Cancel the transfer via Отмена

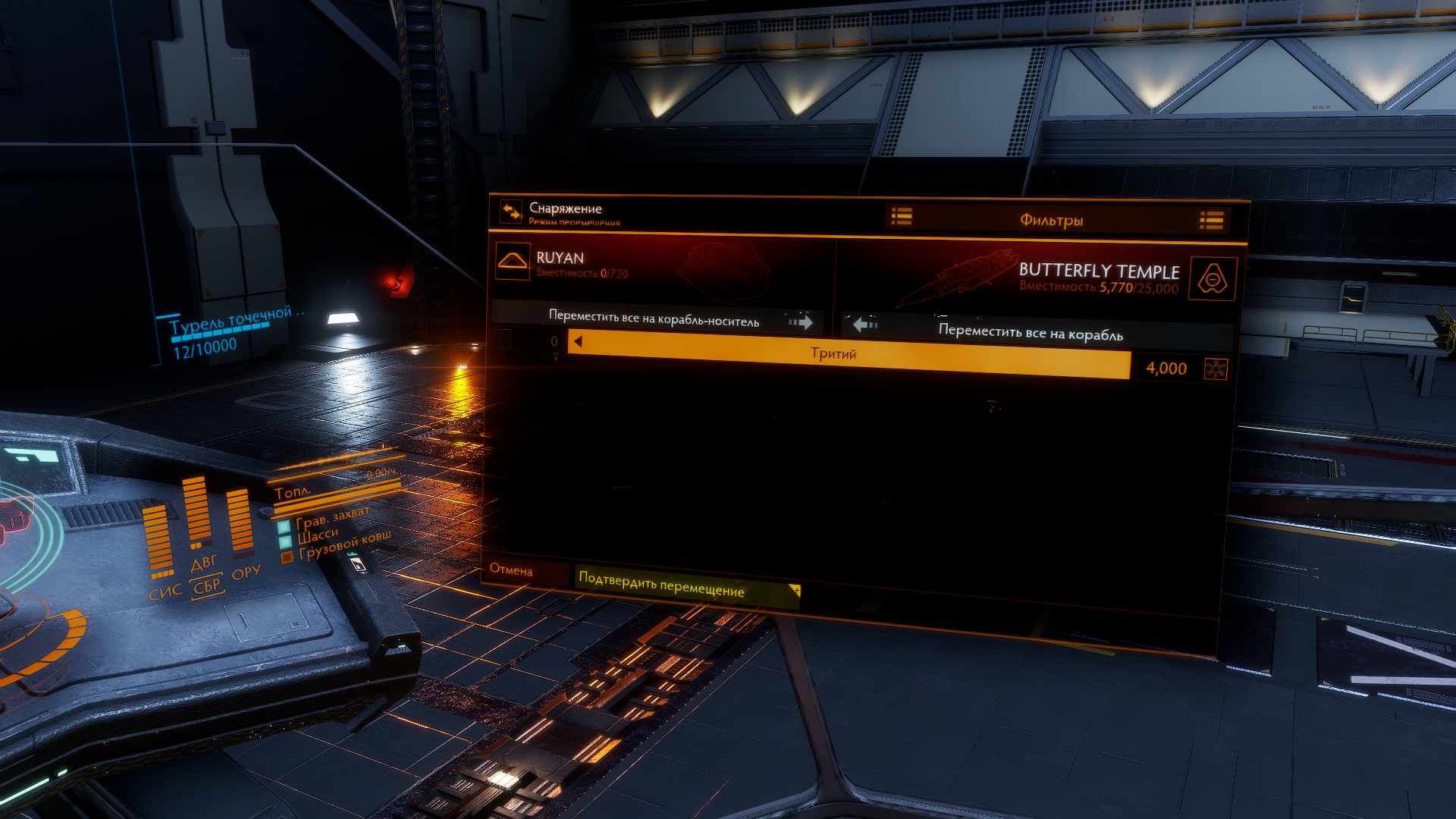click(x=511, y=570)
